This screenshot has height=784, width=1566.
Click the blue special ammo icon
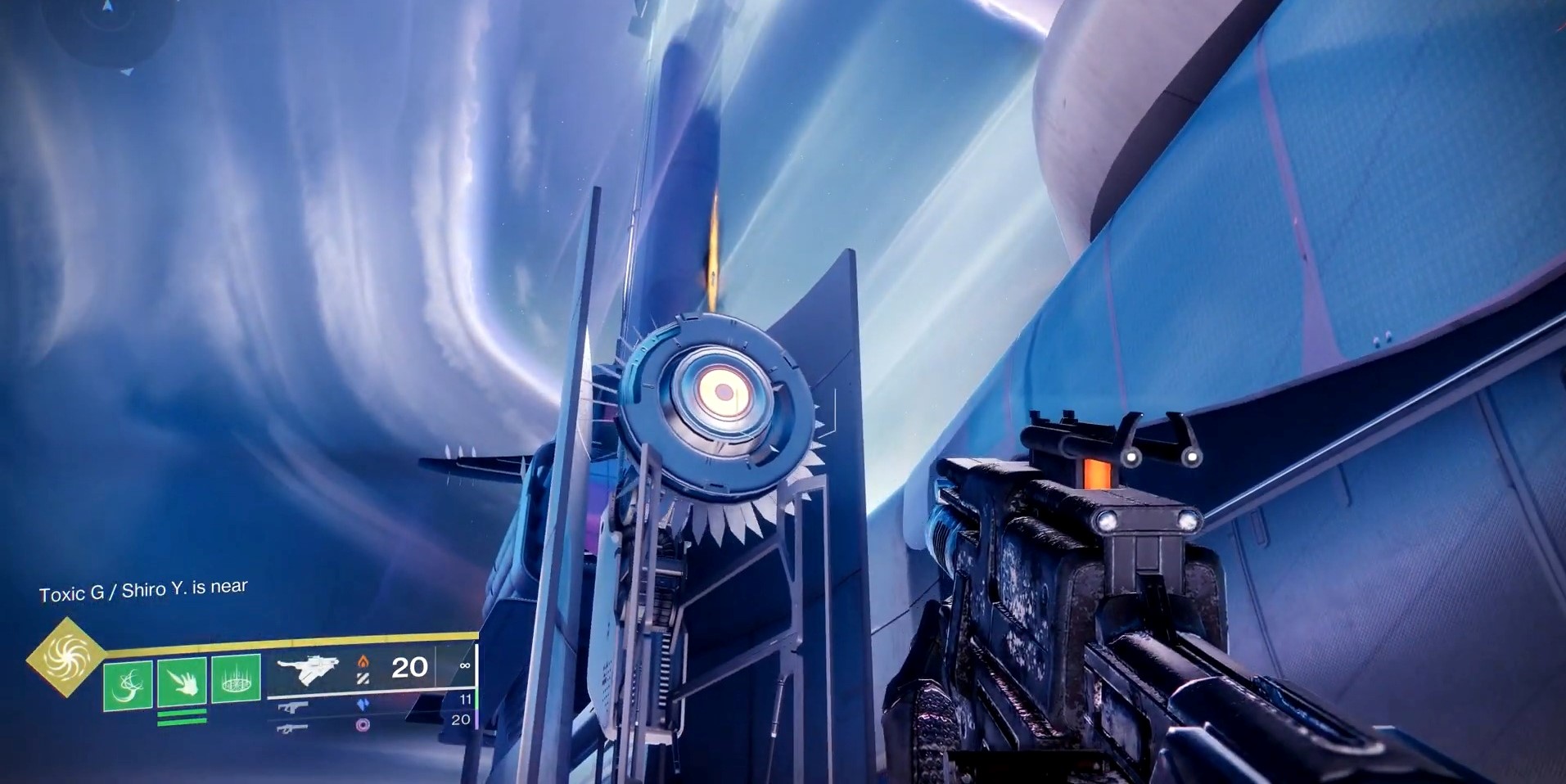tap(364, 705)
